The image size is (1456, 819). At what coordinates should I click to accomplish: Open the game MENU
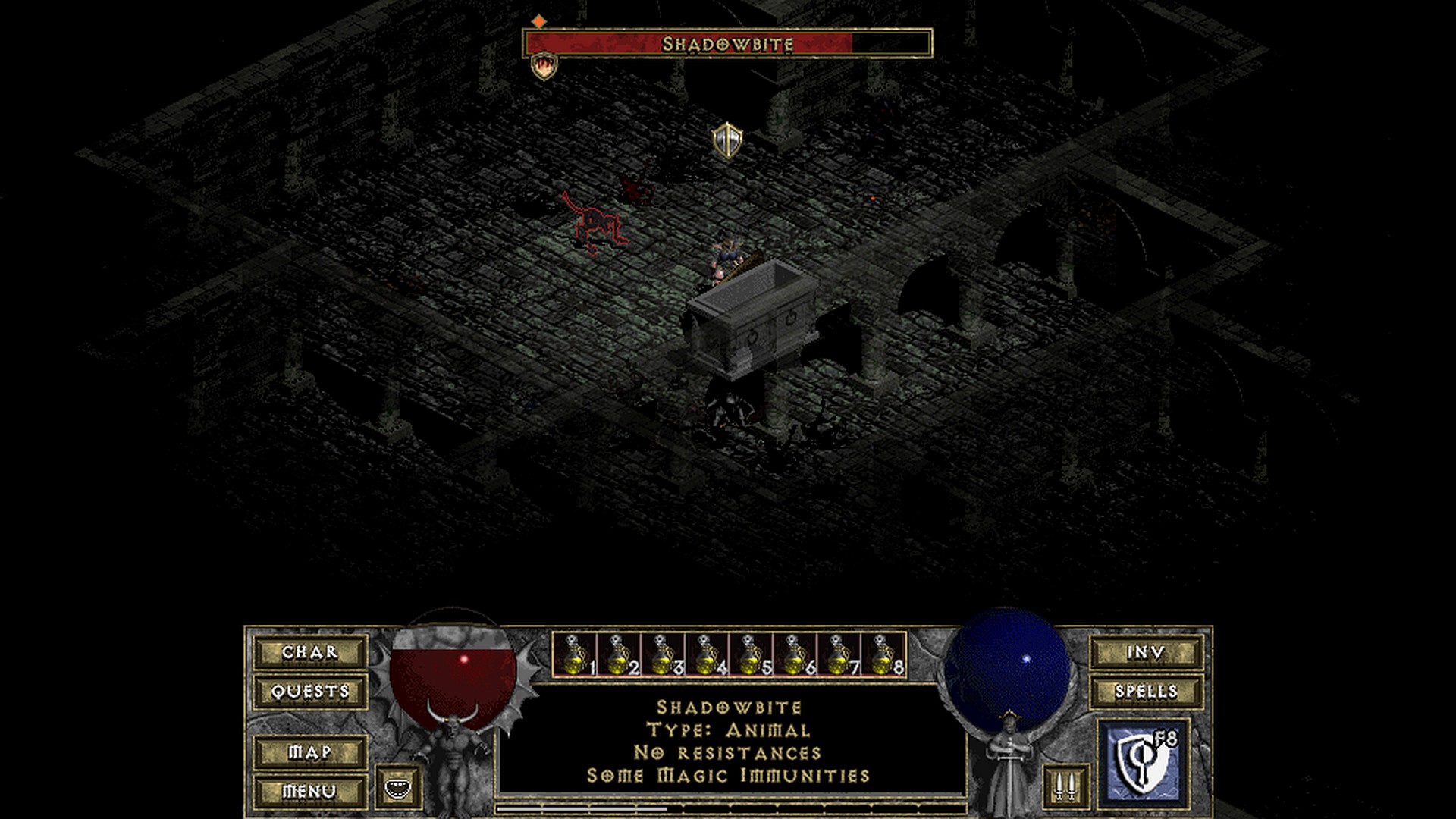pos(310,792)
